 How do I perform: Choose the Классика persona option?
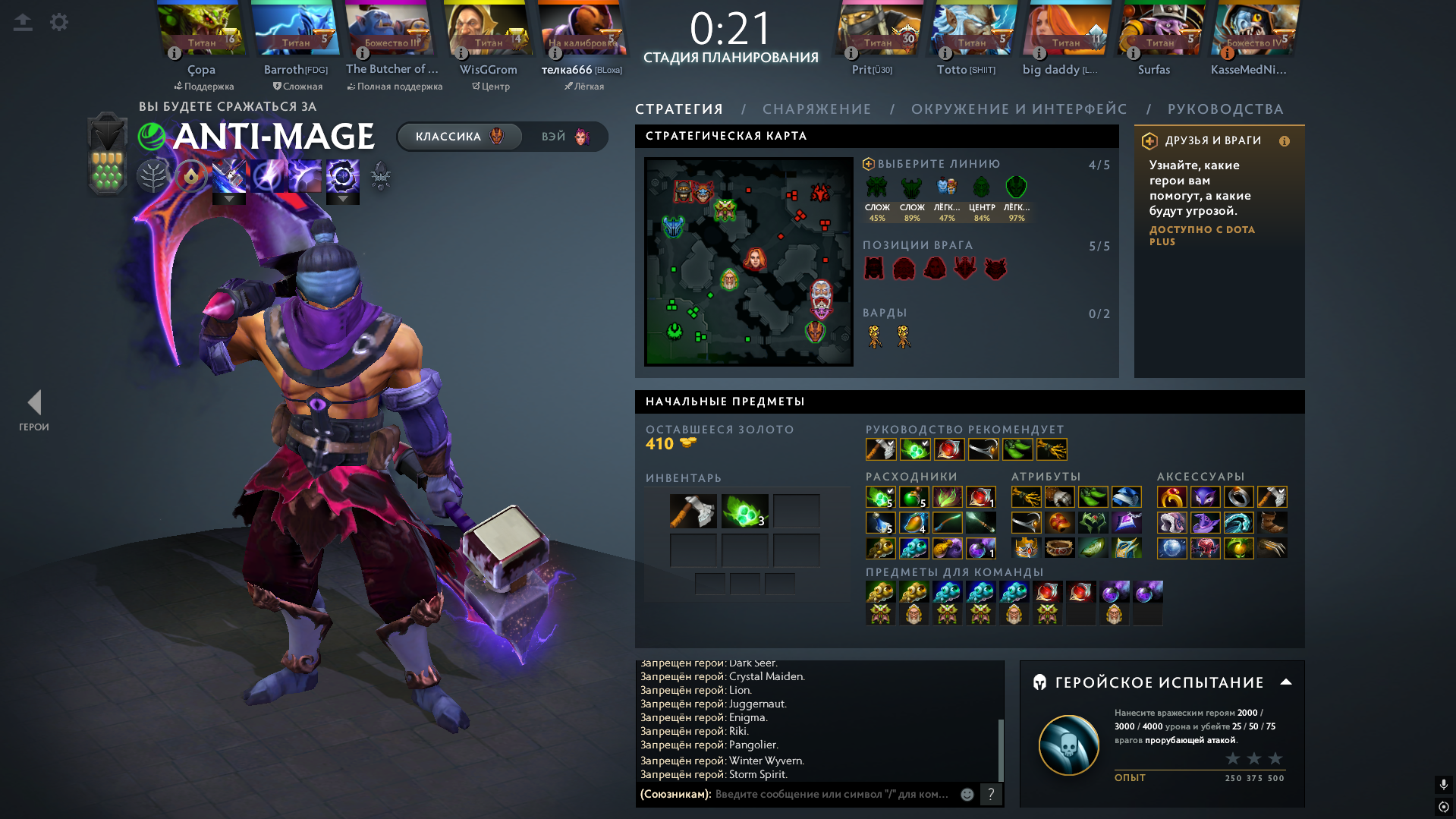point(459,137)
